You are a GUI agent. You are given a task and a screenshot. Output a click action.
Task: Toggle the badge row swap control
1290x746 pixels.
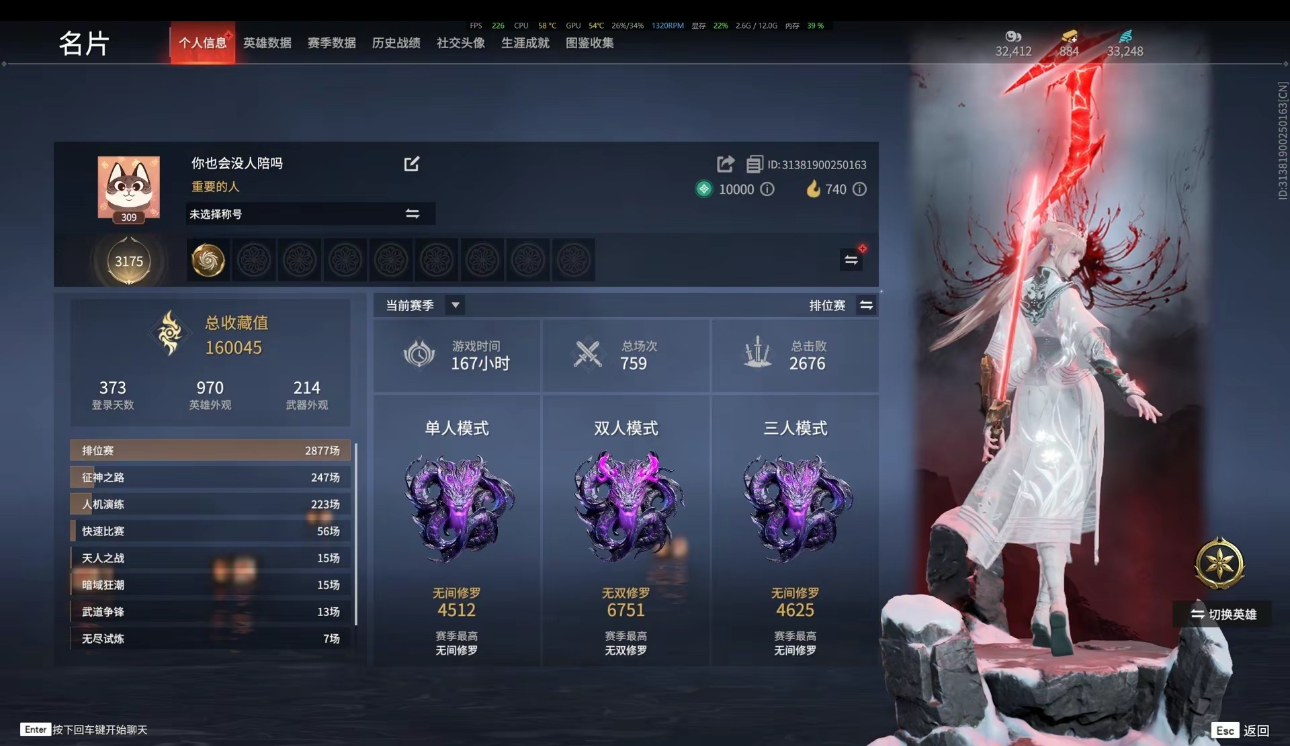850,258
